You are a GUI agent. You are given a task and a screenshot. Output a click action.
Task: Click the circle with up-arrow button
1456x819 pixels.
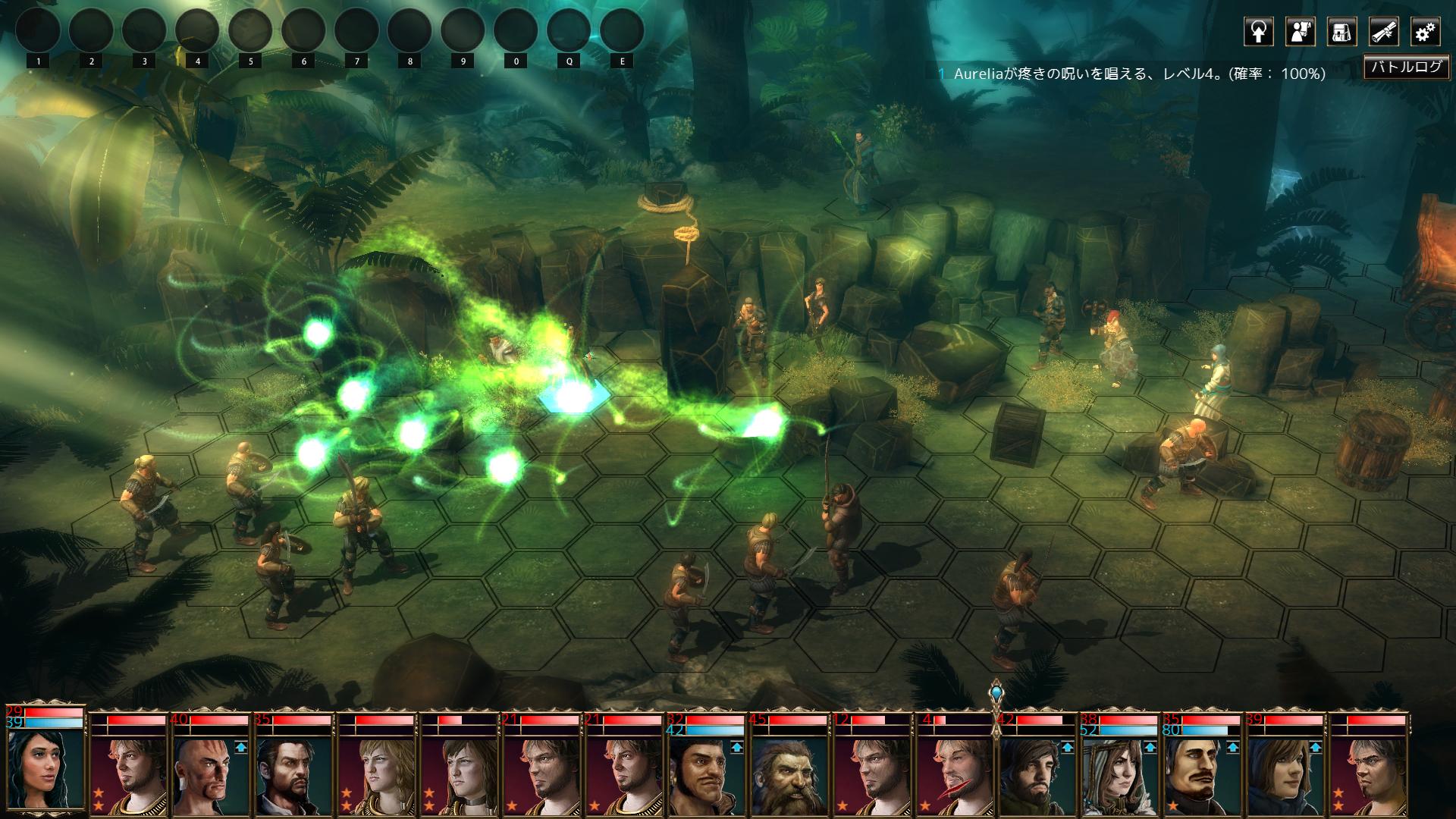pyautogui.click(x=1258, y=32)
